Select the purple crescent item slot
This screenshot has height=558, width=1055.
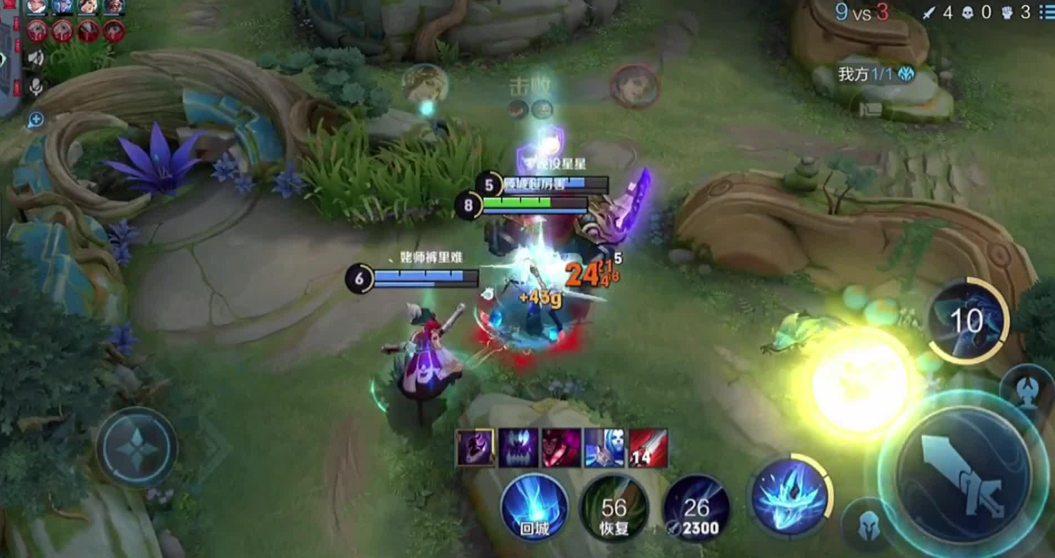pos(475,447)
